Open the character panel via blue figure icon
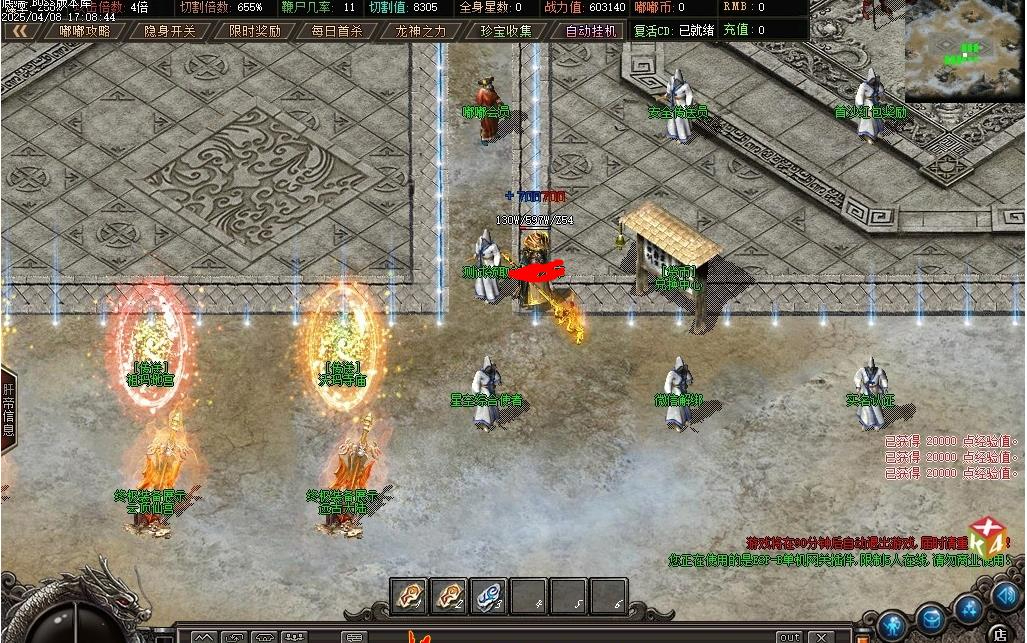The height and width of the screenshot is (643, 1027). click(x=891, y=625)
